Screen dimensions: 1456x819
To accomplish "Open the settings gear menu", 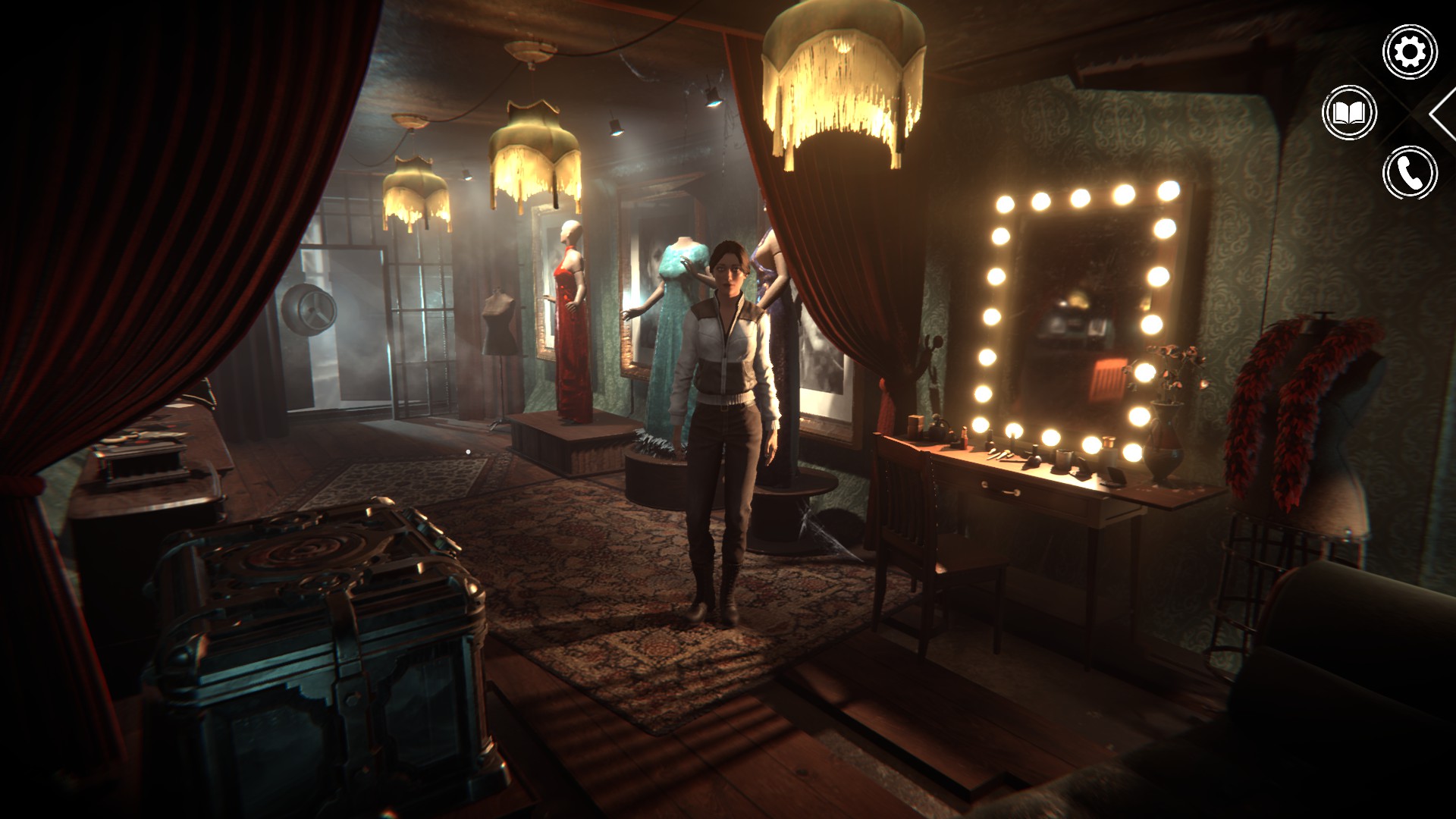I will 1410,52.
